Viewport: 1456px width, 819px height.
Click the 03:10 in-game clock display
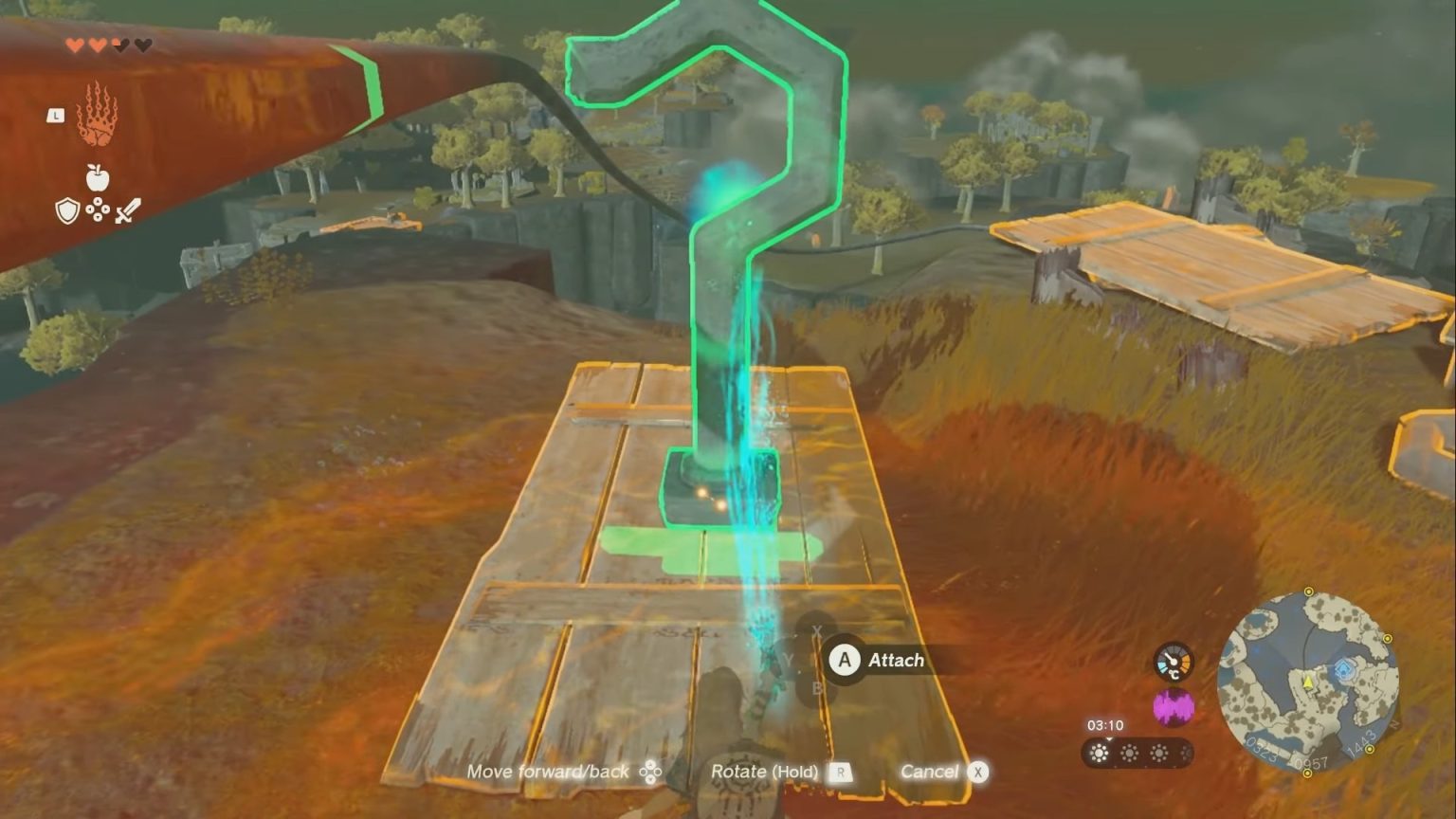pyautogui.click(x=1106, y=724)
